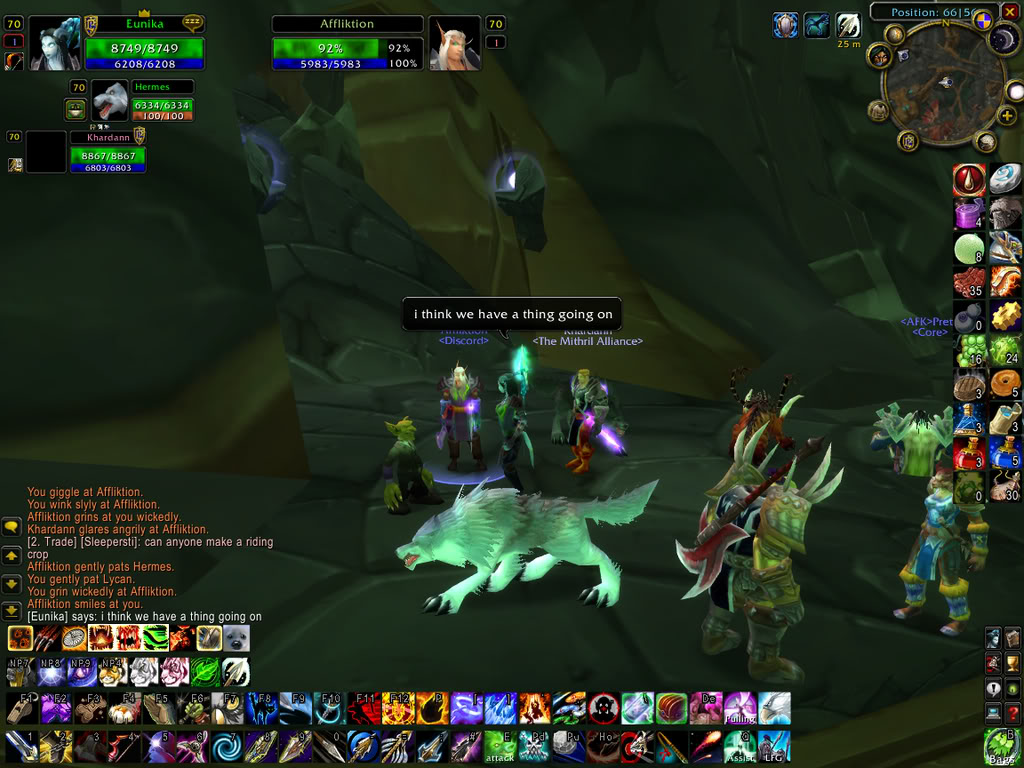This screenshot has width=1024, height=768.
Task: Use the red meat stack of 35
Action: tap(970, 283)
